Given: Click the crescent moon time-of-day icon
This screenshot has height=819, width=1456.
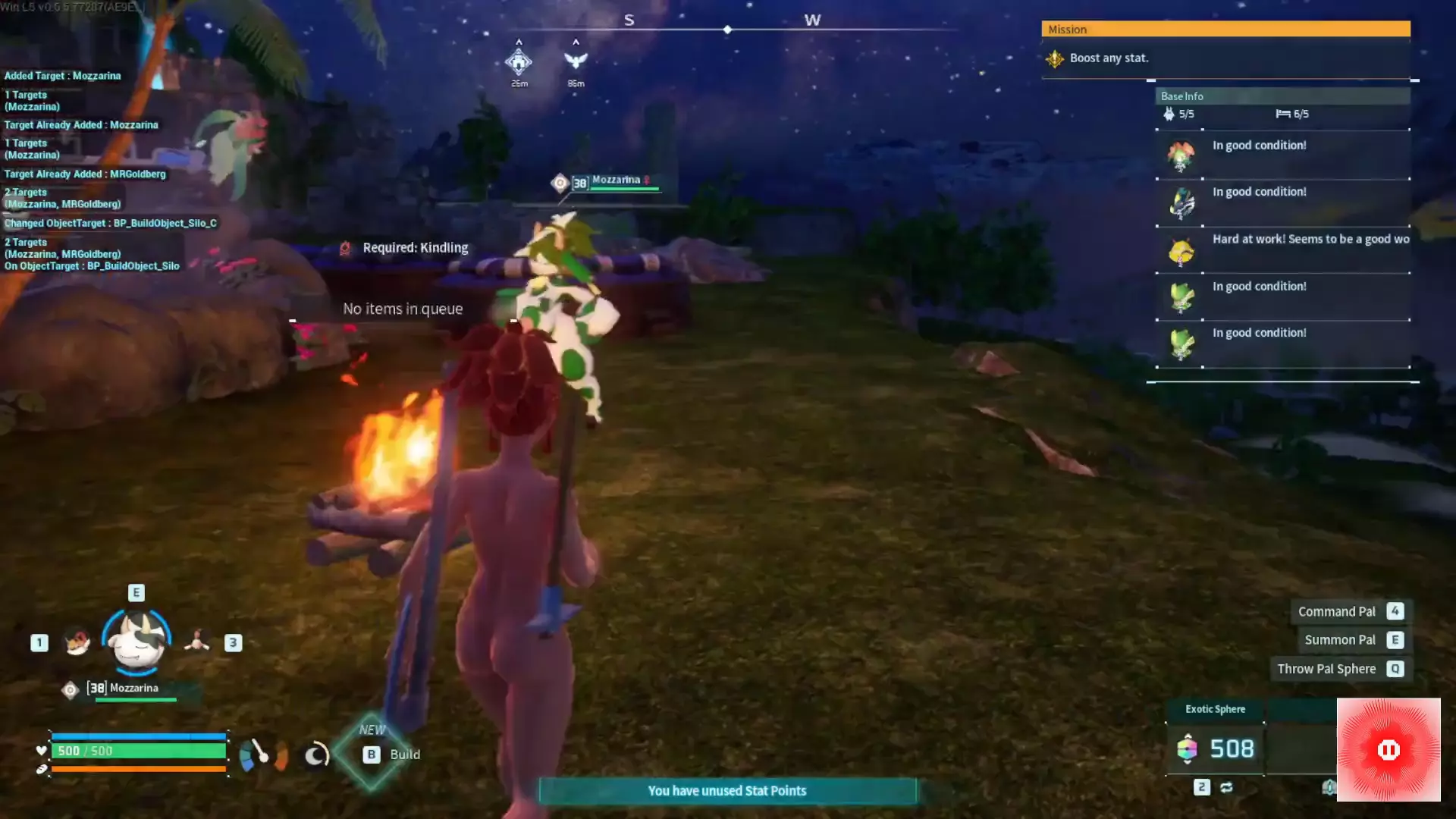Looking at the screenshot, I should (316, 755).
